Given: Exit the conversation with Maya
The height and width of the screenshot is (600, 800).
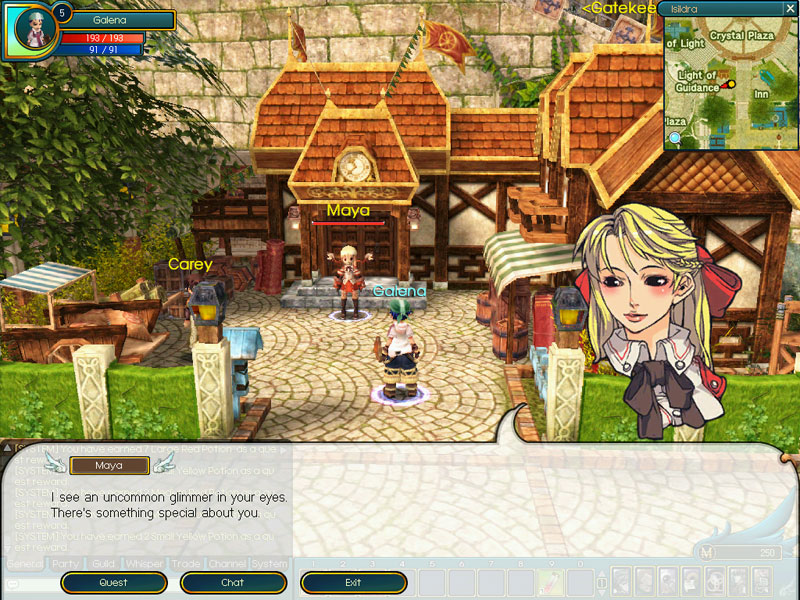Looking at the screenshot, I should (x=353, y=582).
